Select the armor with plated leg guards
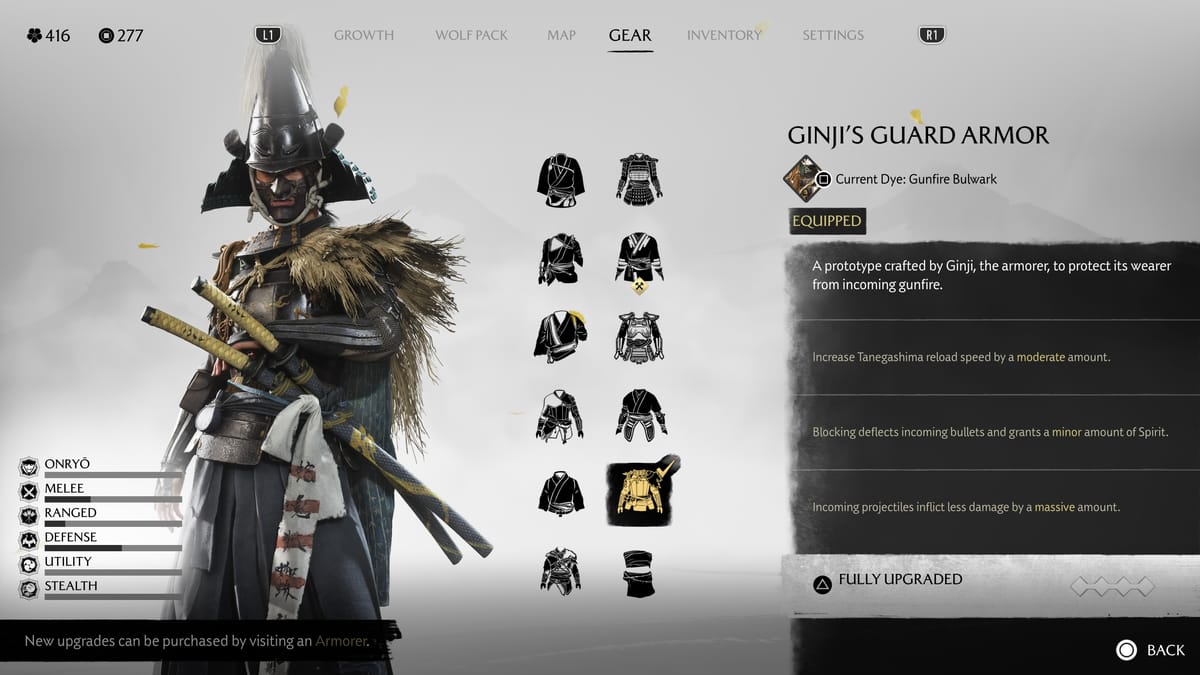 click(640, 415)
